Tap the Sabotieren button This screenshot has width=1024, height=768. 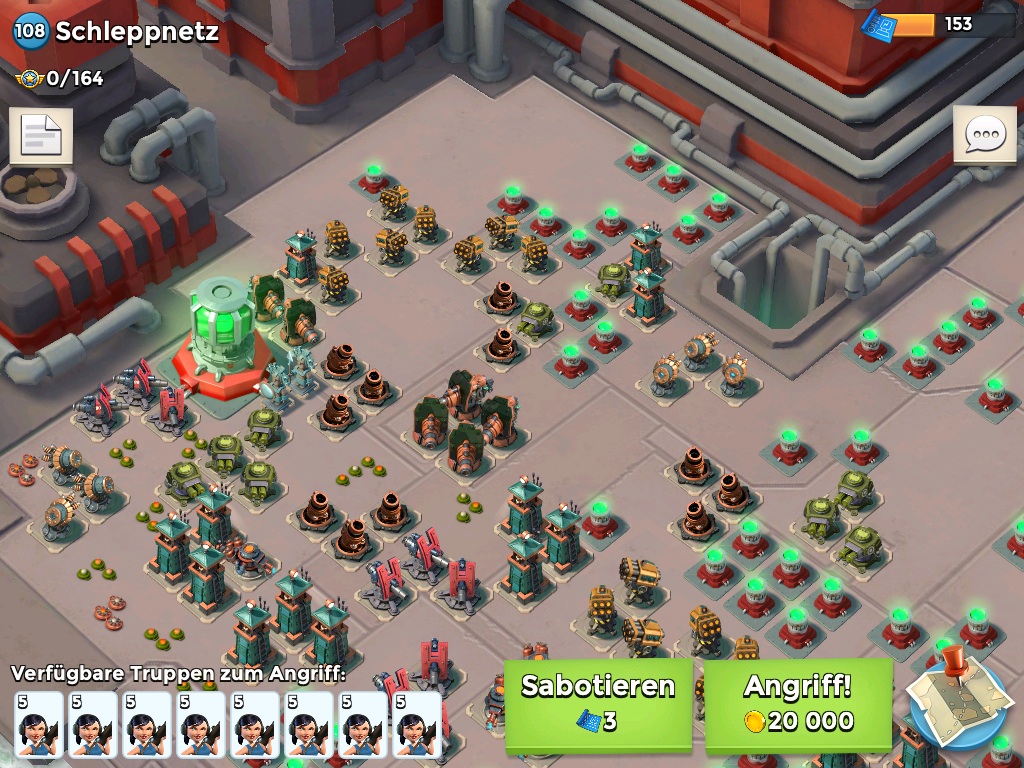(x=598, y=703)
